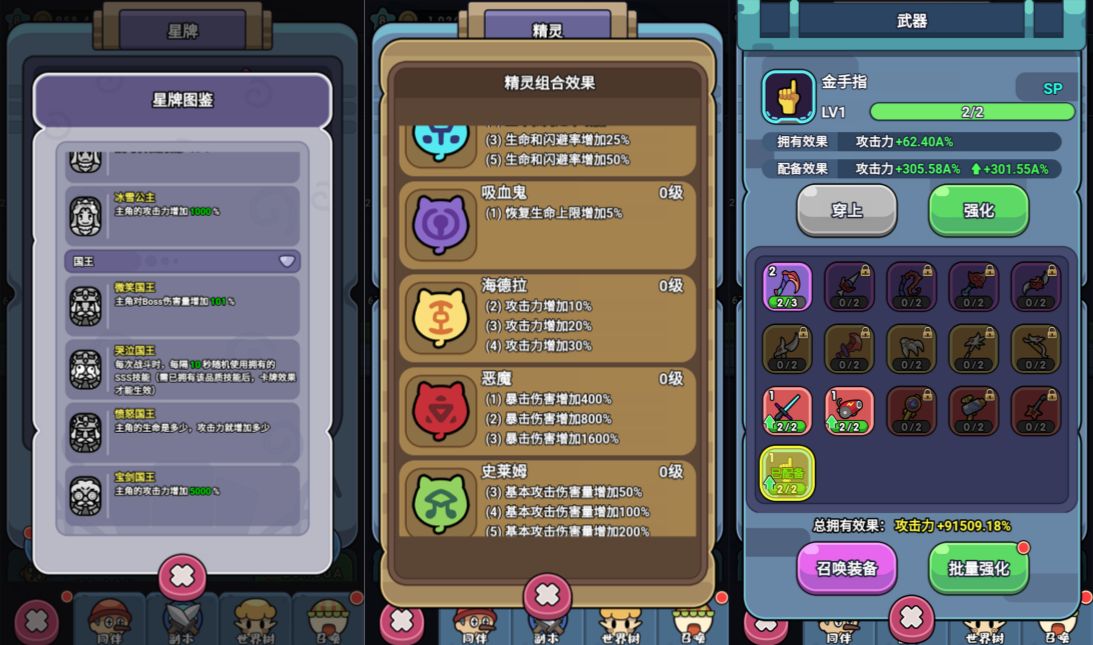View the 宝剑国王 card entry

[x=183, y=495]
